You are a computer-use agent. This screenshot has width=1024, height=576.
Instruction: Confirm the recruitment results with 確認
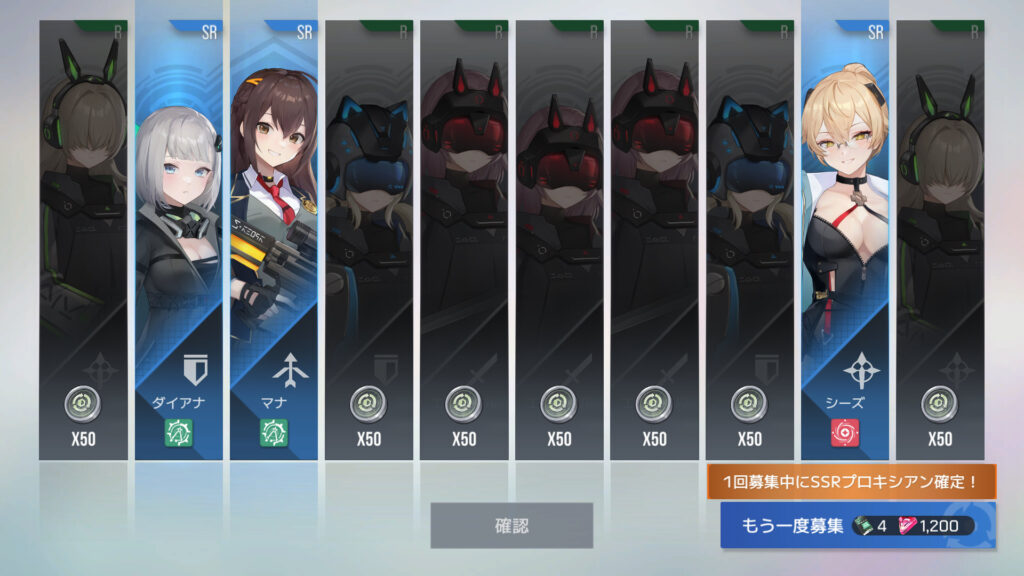(x=511, y=525)
